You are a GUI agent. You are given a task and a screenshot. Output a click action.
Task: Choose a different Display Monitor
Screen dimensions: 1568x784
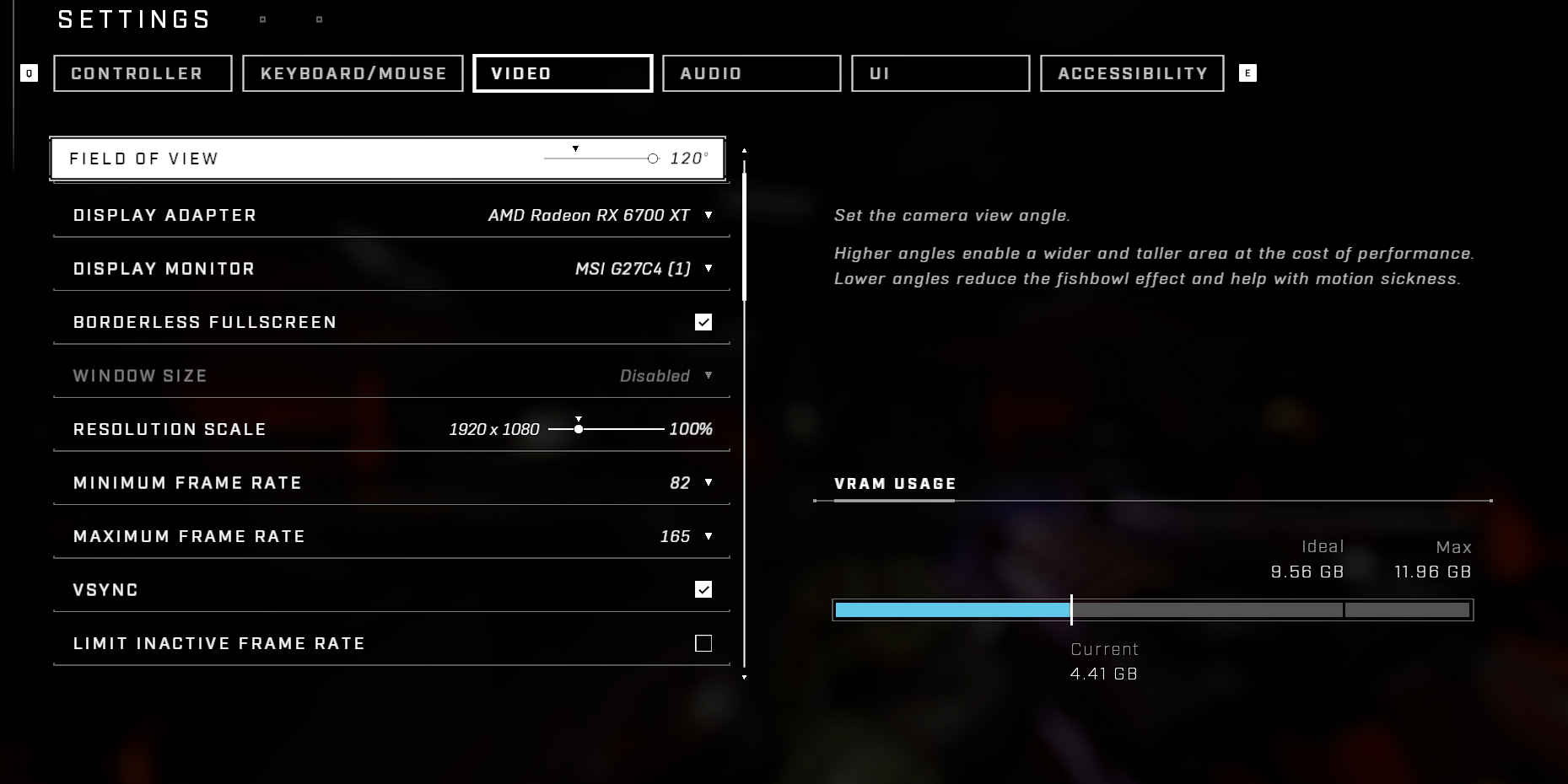click(x=708, y=269)
